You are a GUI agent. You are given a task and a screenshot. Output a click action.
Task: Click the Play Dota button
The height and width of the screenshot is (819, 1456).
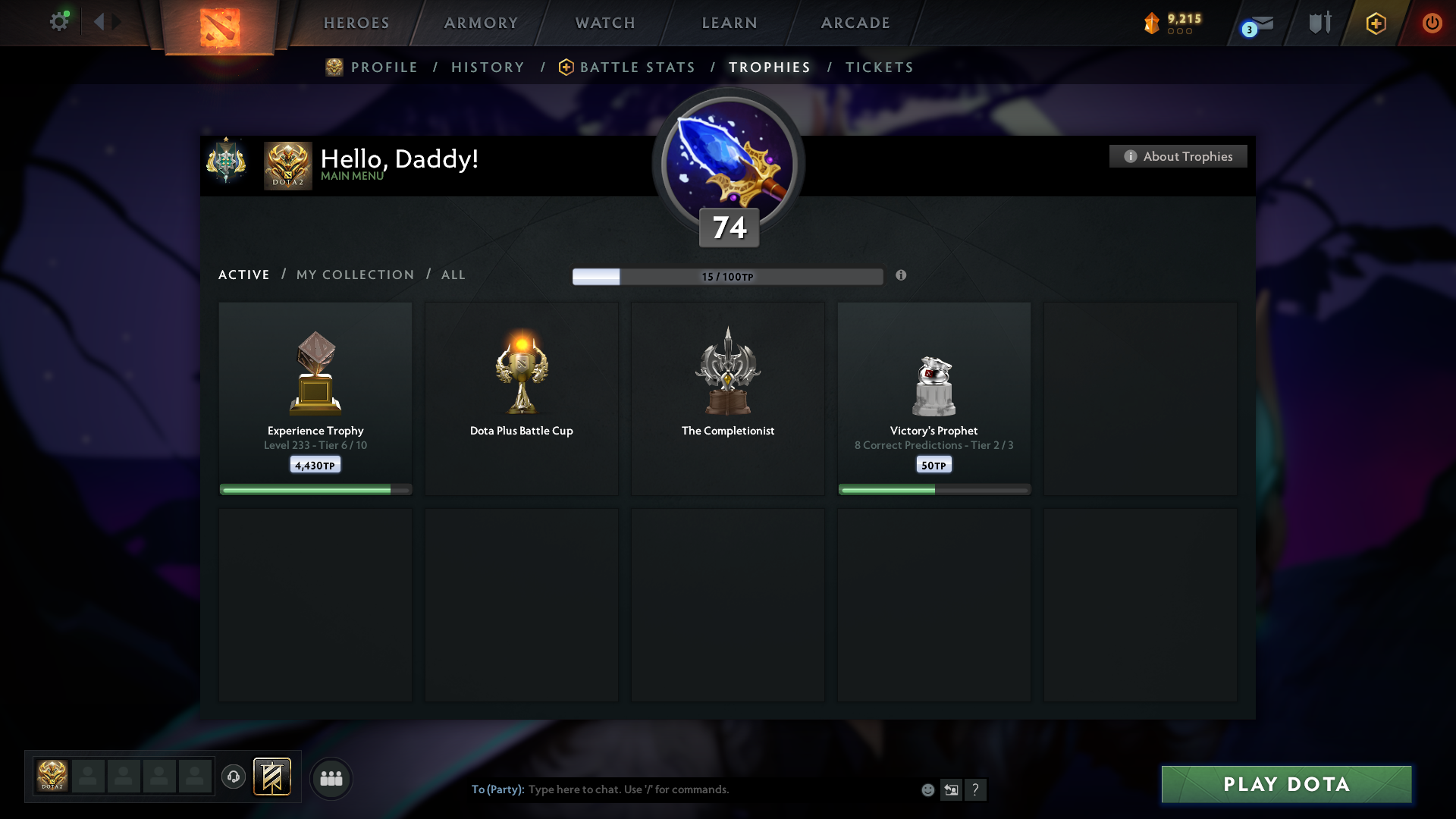[1286, 784]
